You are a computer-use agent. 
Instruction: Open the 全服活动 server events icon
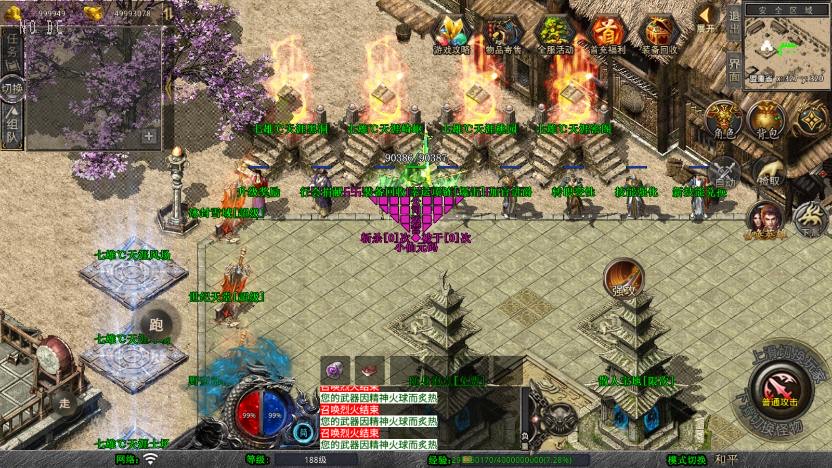556,33
